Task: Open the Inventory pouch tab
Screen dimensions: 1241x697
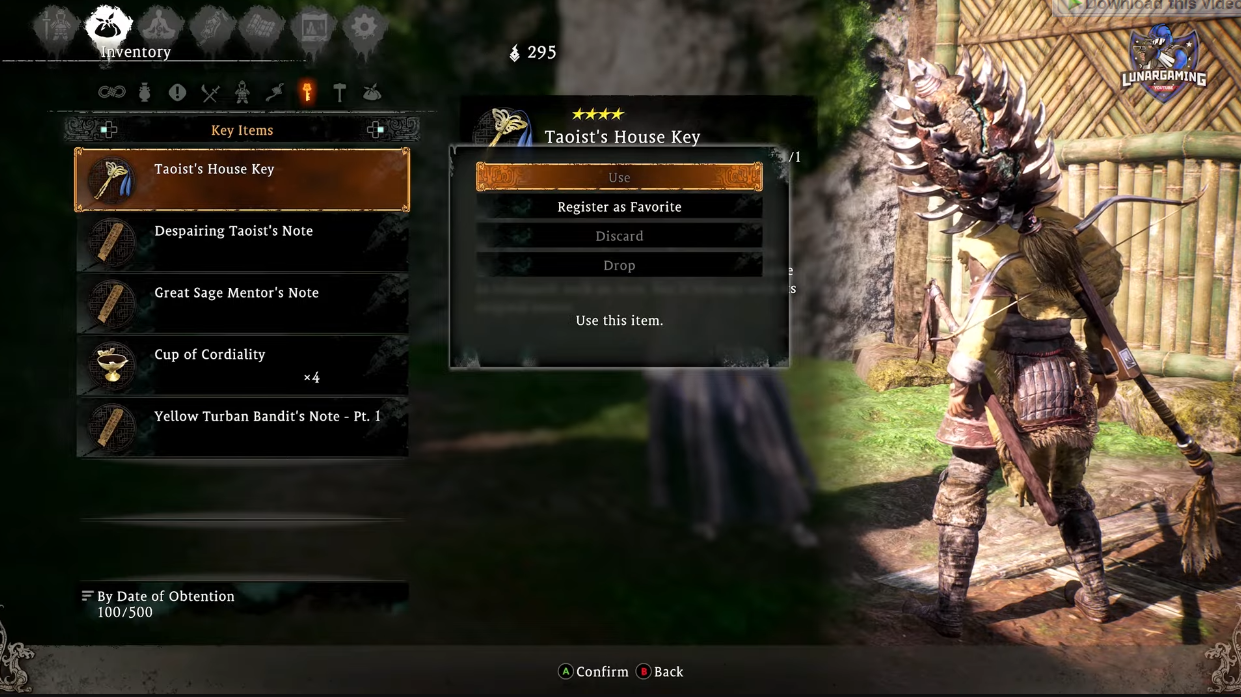Action: 108,27
